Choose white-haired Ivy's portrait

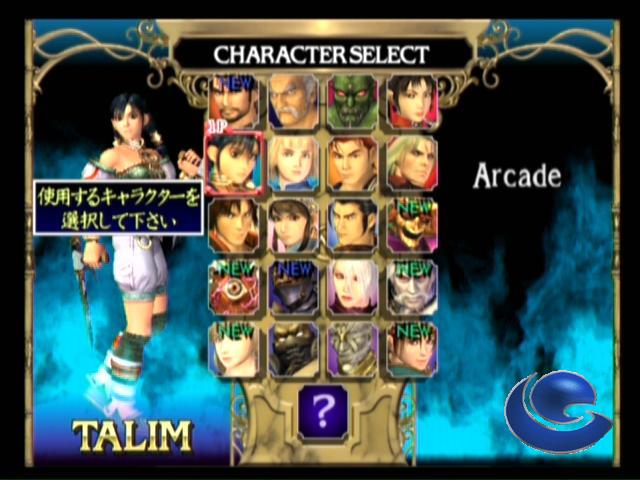352,286
